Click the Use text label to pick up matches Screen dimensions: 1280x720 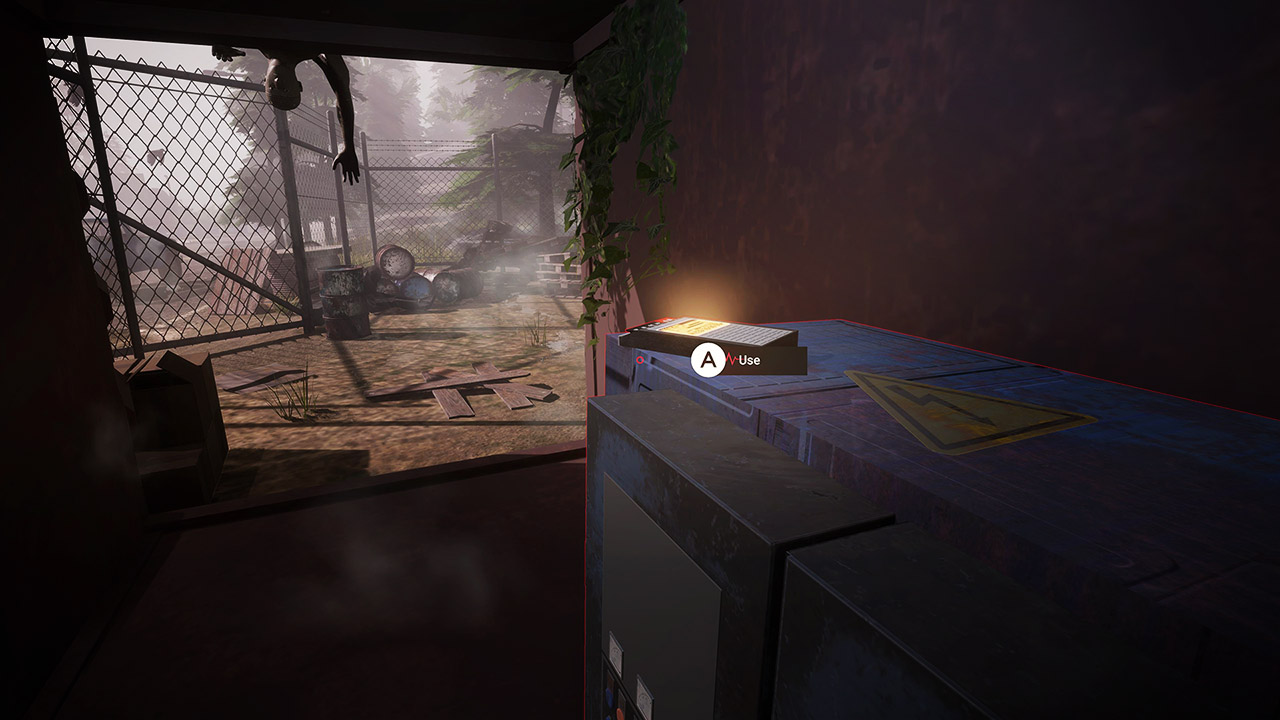click(751, 360)
